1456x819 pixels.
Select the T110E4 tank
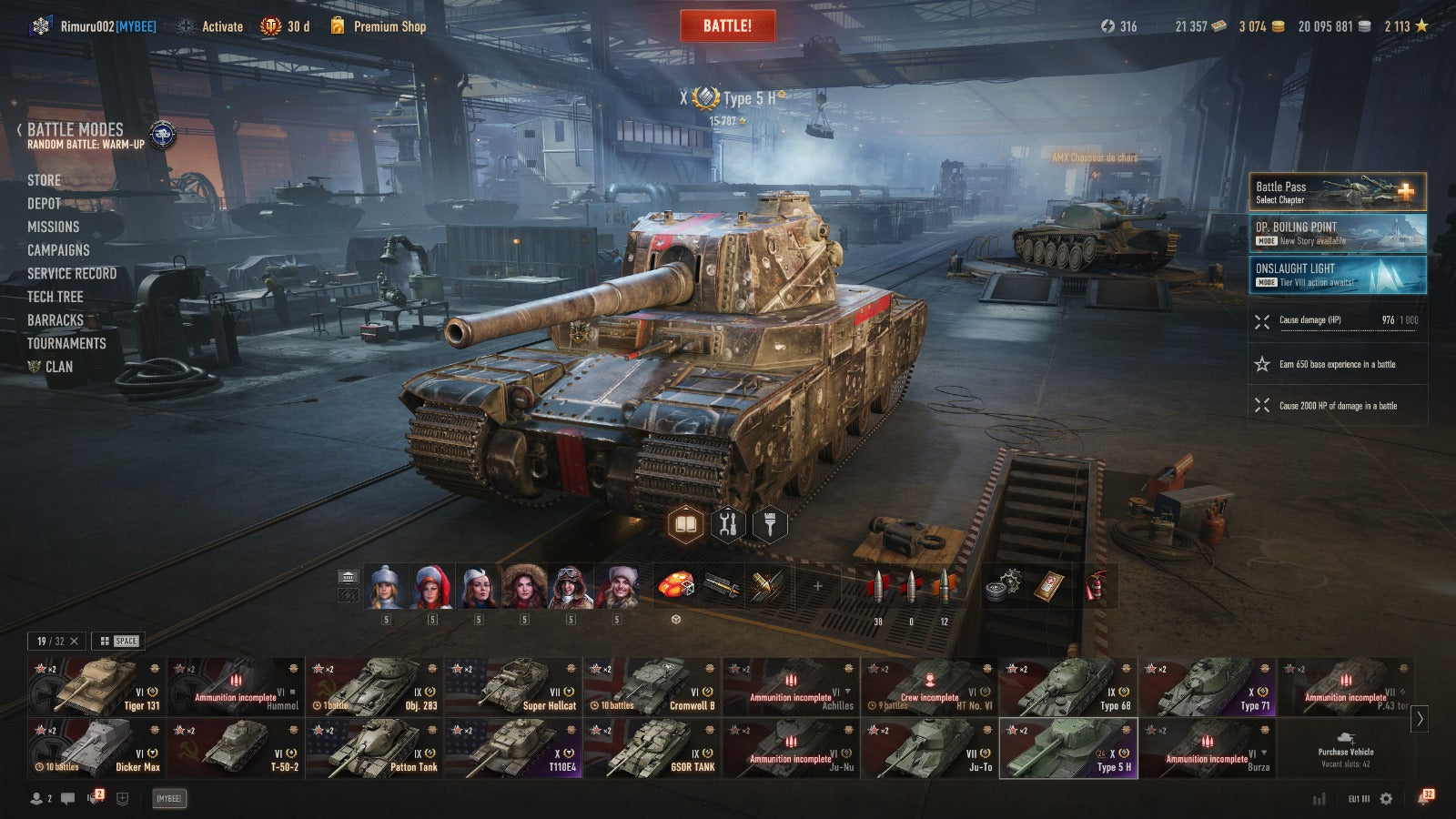tap(512, 748)
